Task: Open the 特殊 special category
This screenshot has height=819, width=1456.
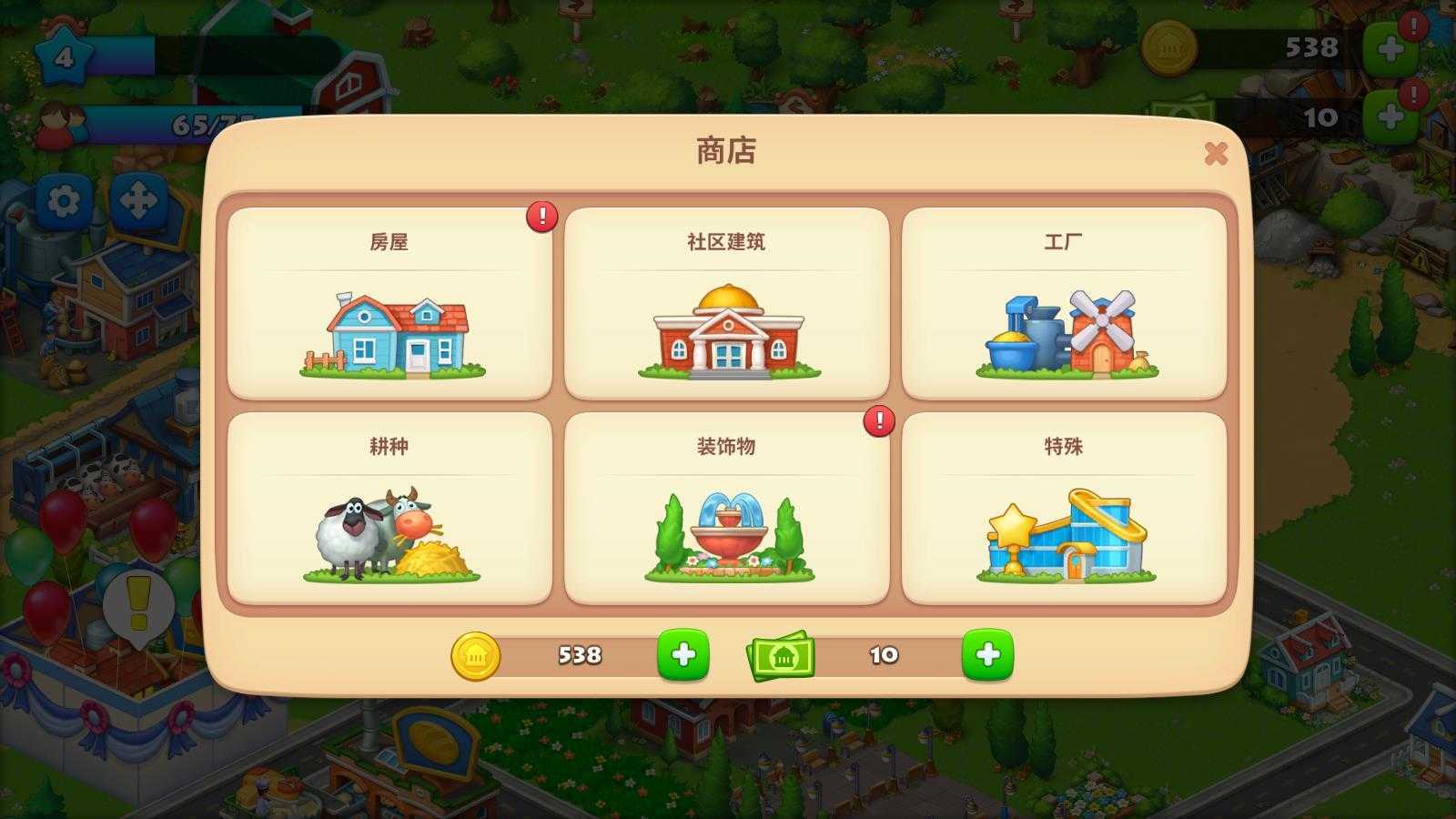Action: pos(1061,510)
